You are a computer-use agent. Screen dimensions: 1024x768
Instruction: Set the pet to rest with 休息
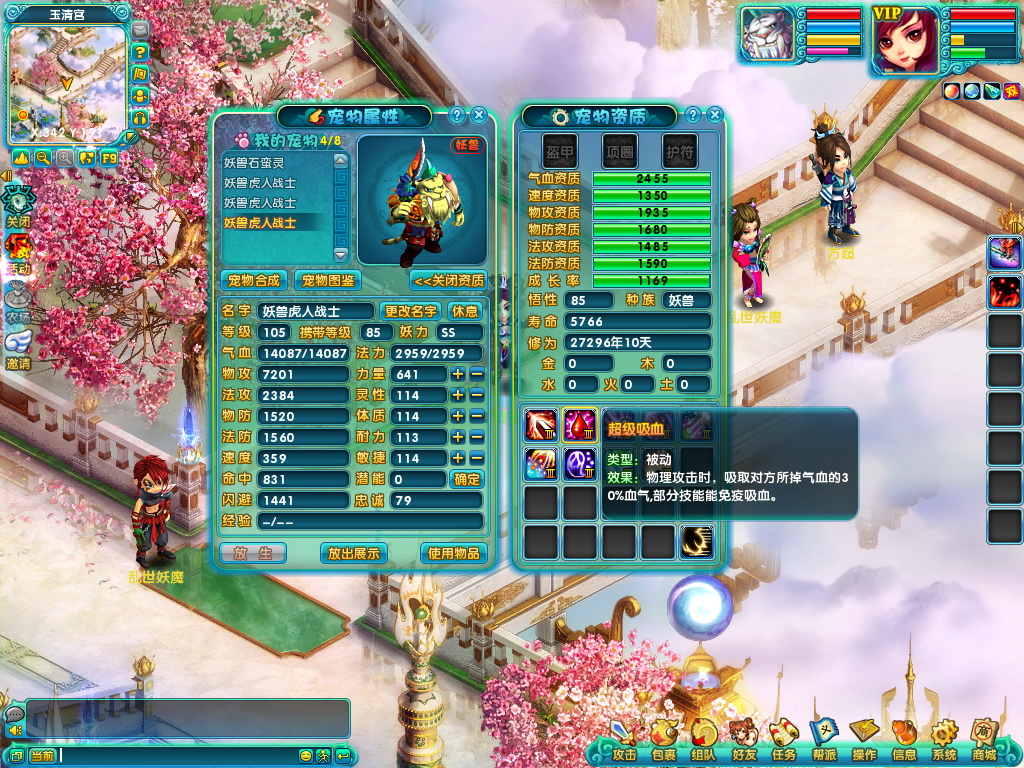[464, 311]
